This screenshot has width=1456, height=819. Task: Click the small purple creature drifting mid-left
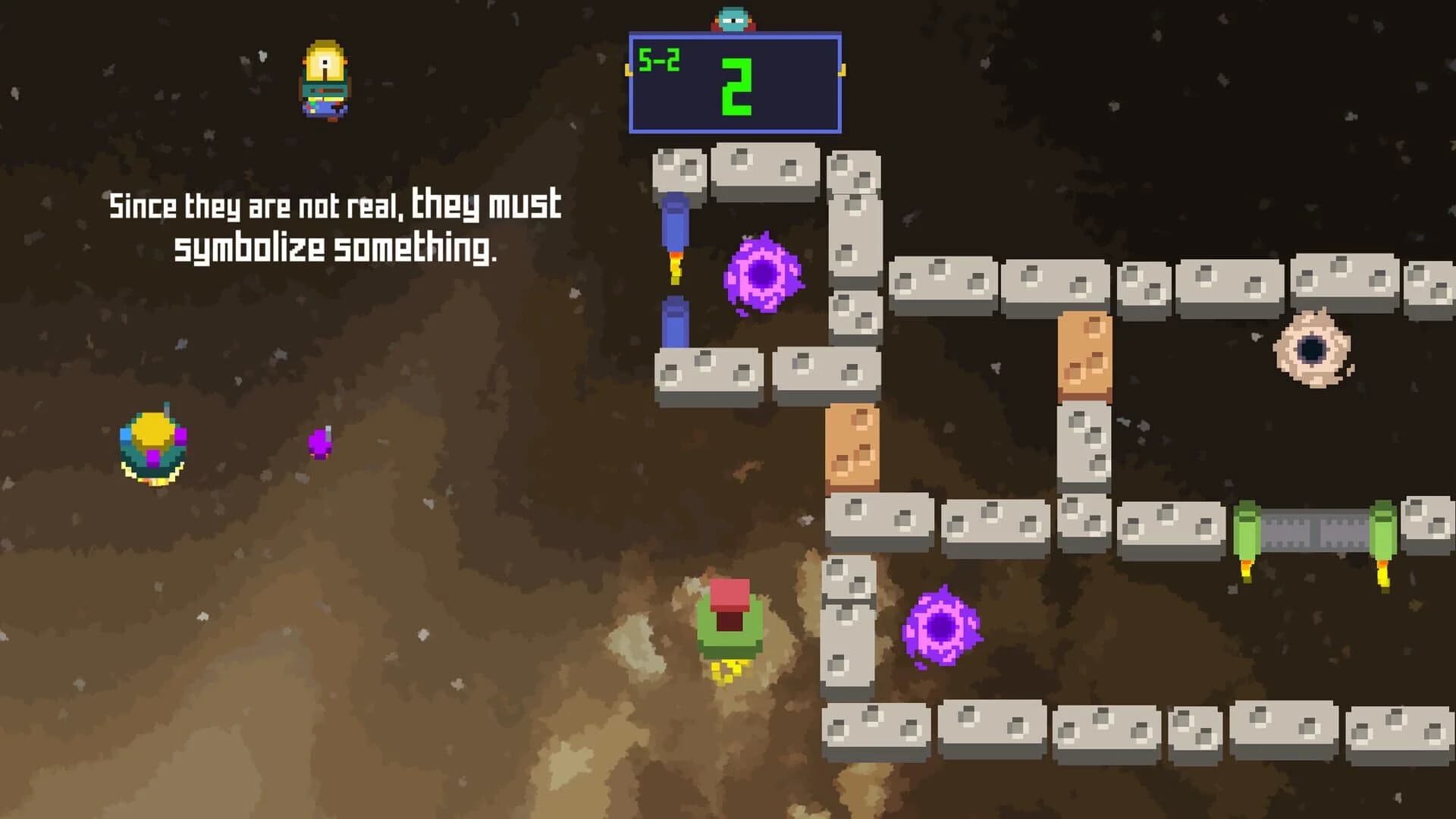point(318,444)
